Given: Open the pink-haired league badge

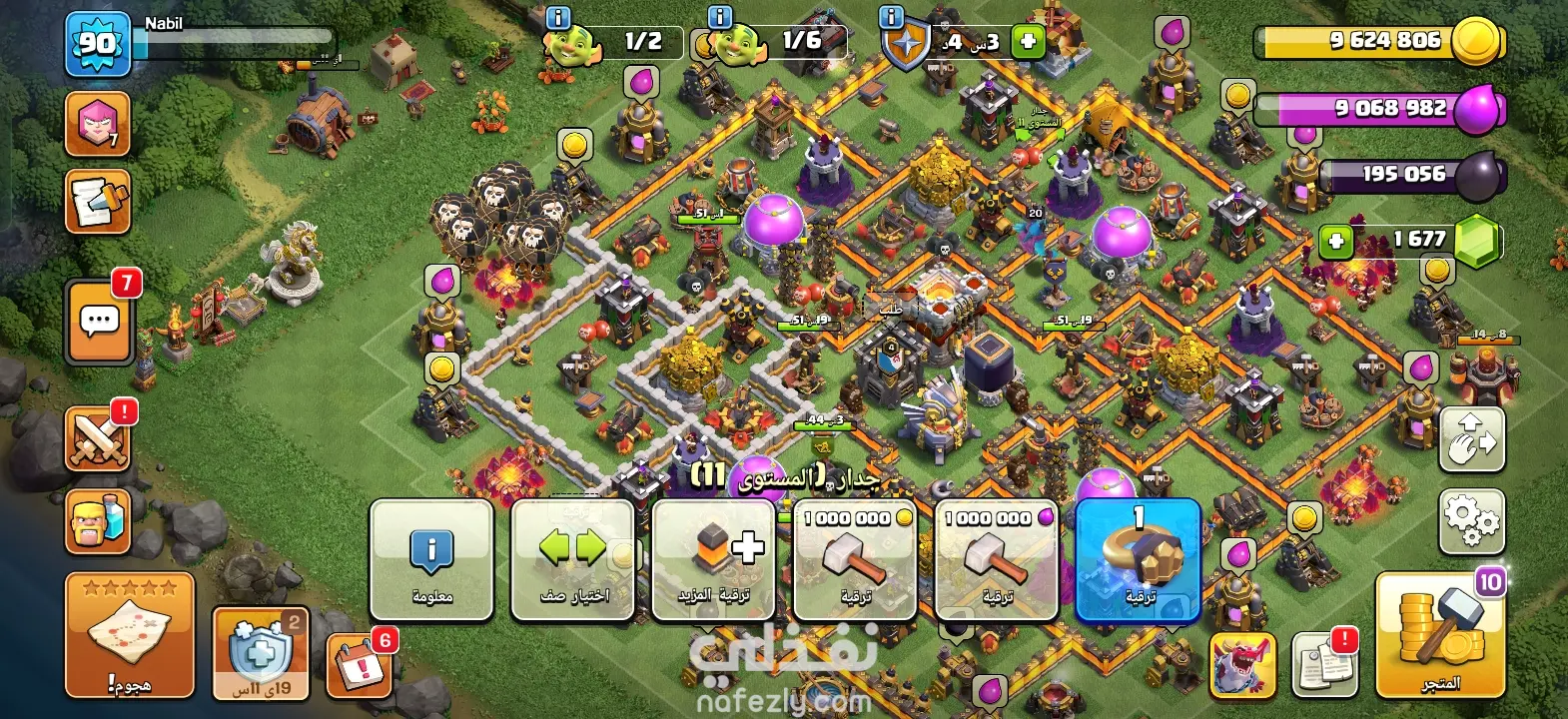Looking at the screenshot, I should tap(98, 123).
